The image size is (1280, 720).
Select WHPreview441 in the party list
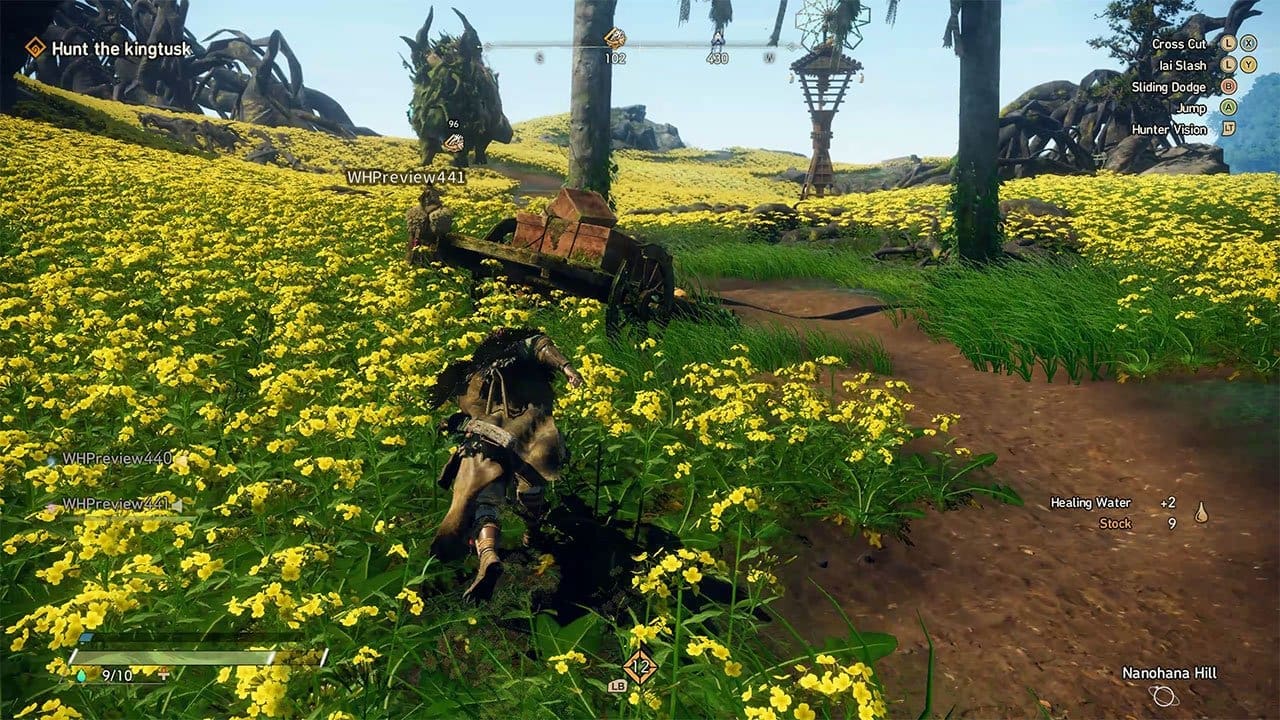pyautogui.click(x=117, y=504)
